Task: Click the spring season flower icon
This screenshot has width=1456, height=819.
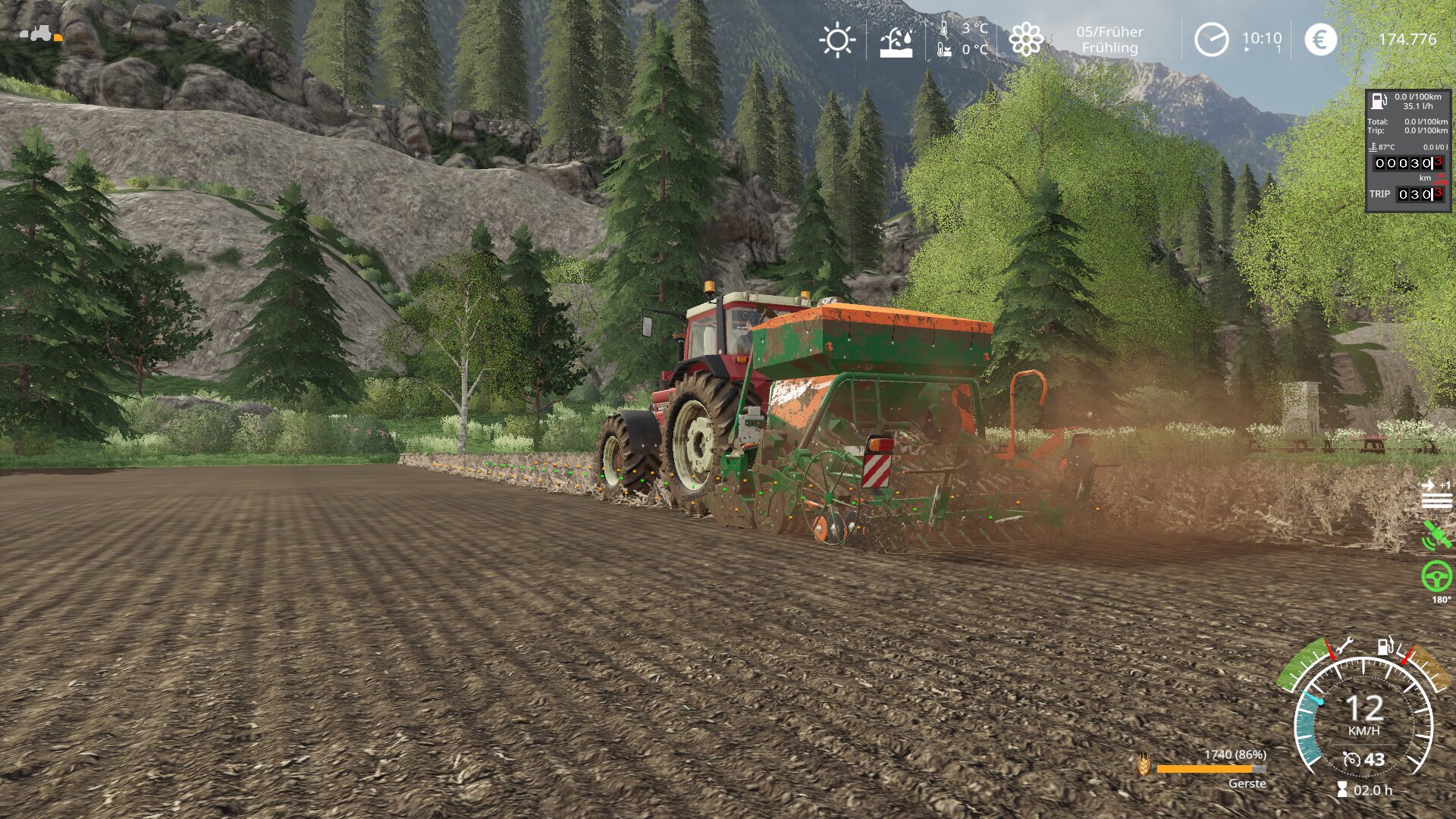Action: pyautogui.click(x=1025, y=39)
